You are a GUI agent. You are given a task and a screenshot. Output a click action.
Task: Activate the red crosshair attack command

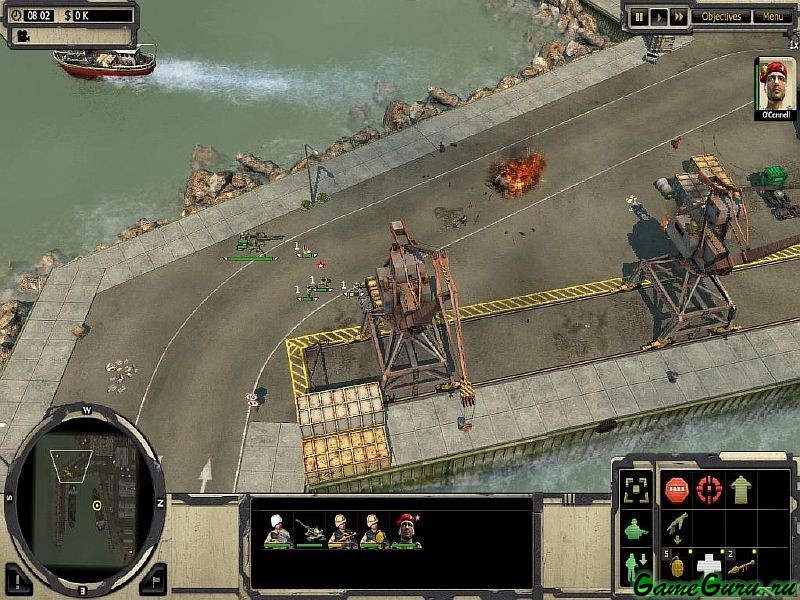(x=709, y=489)
